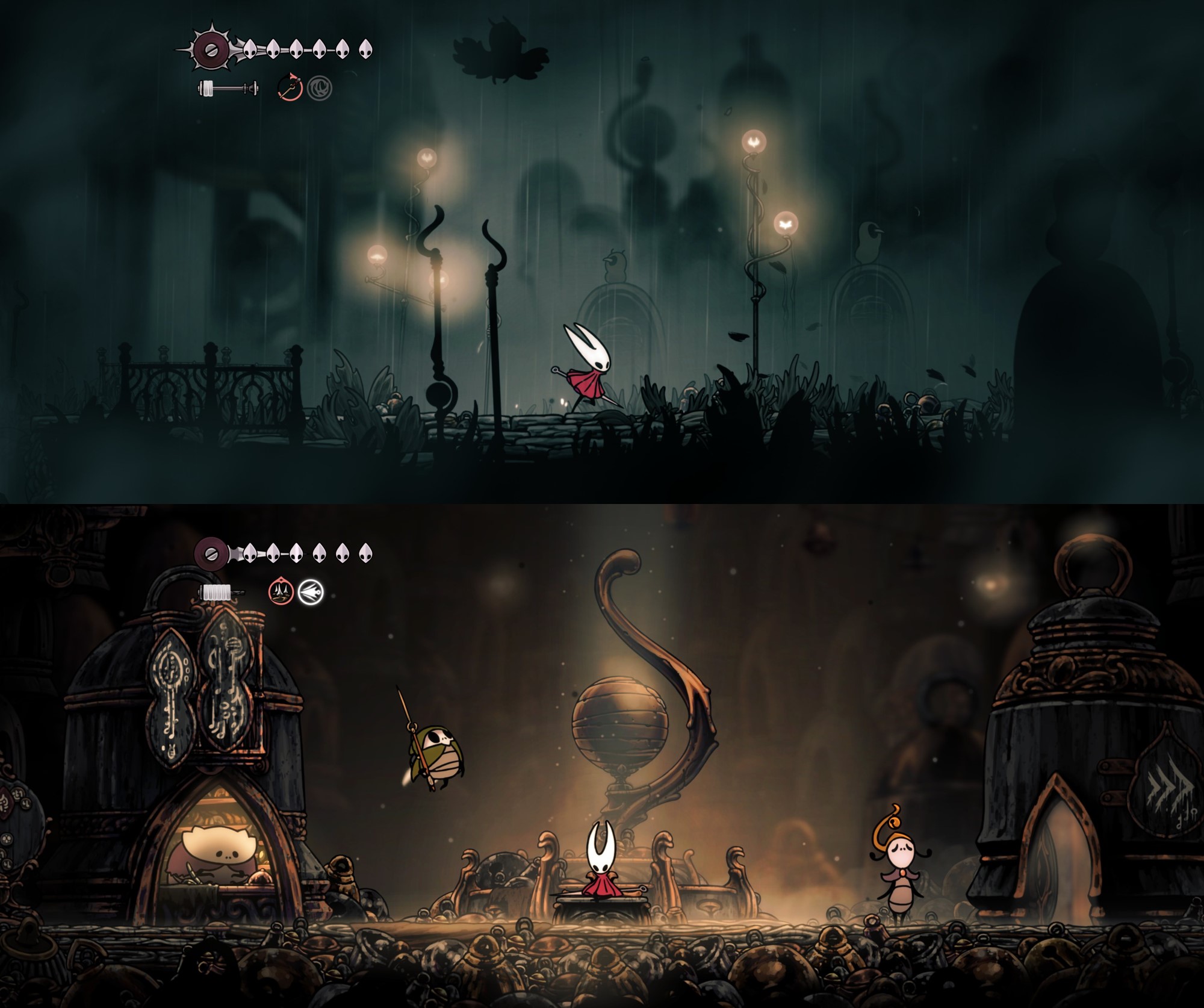
Task: Click the greyed-out swirl skill icon
Action: (x=319, y=89)
